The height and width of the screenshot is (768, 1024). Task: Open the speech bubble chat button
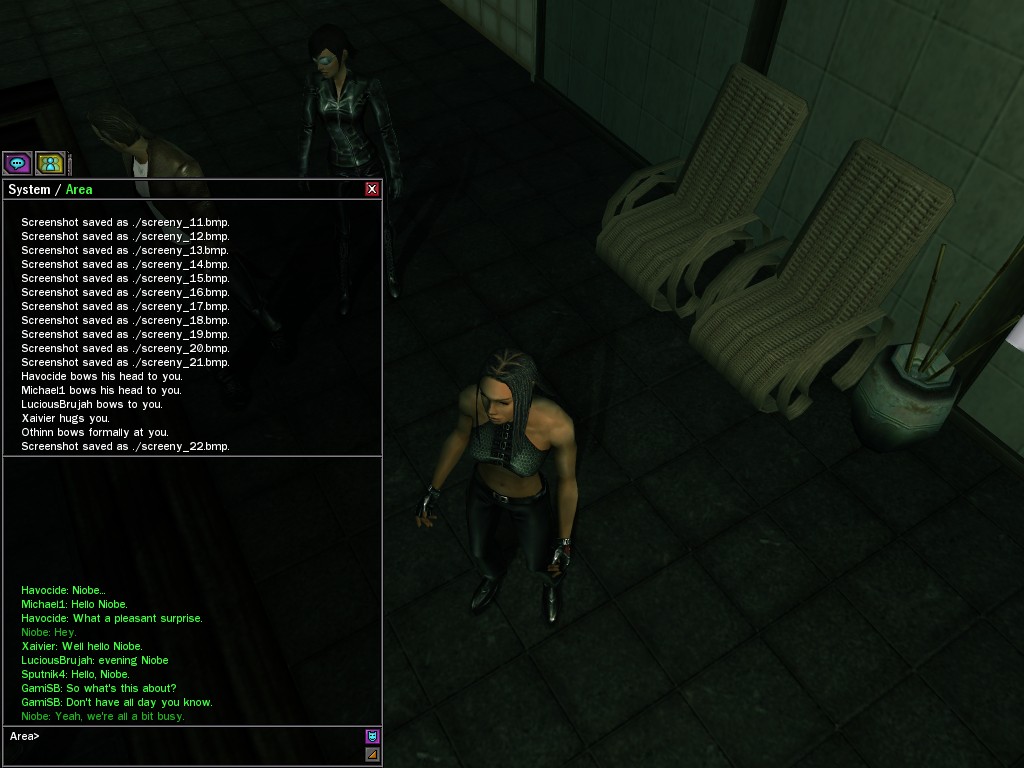pos(17,163)
